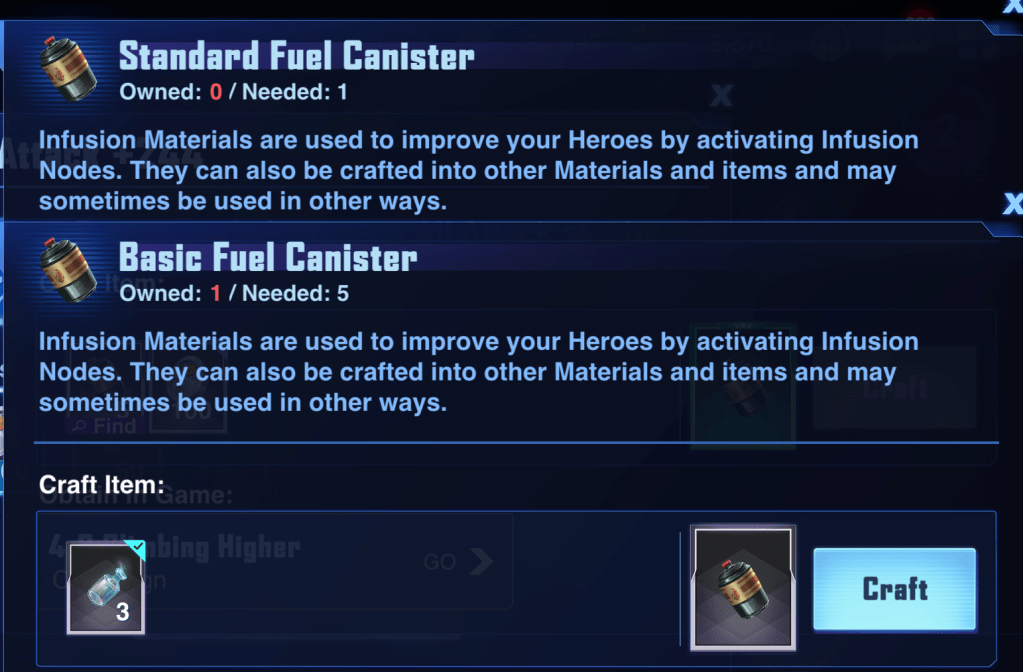Screen dimensions: 1023x672
Task: Close the Standard Fuel Canister popup
Action: (x=1012, y=8)
